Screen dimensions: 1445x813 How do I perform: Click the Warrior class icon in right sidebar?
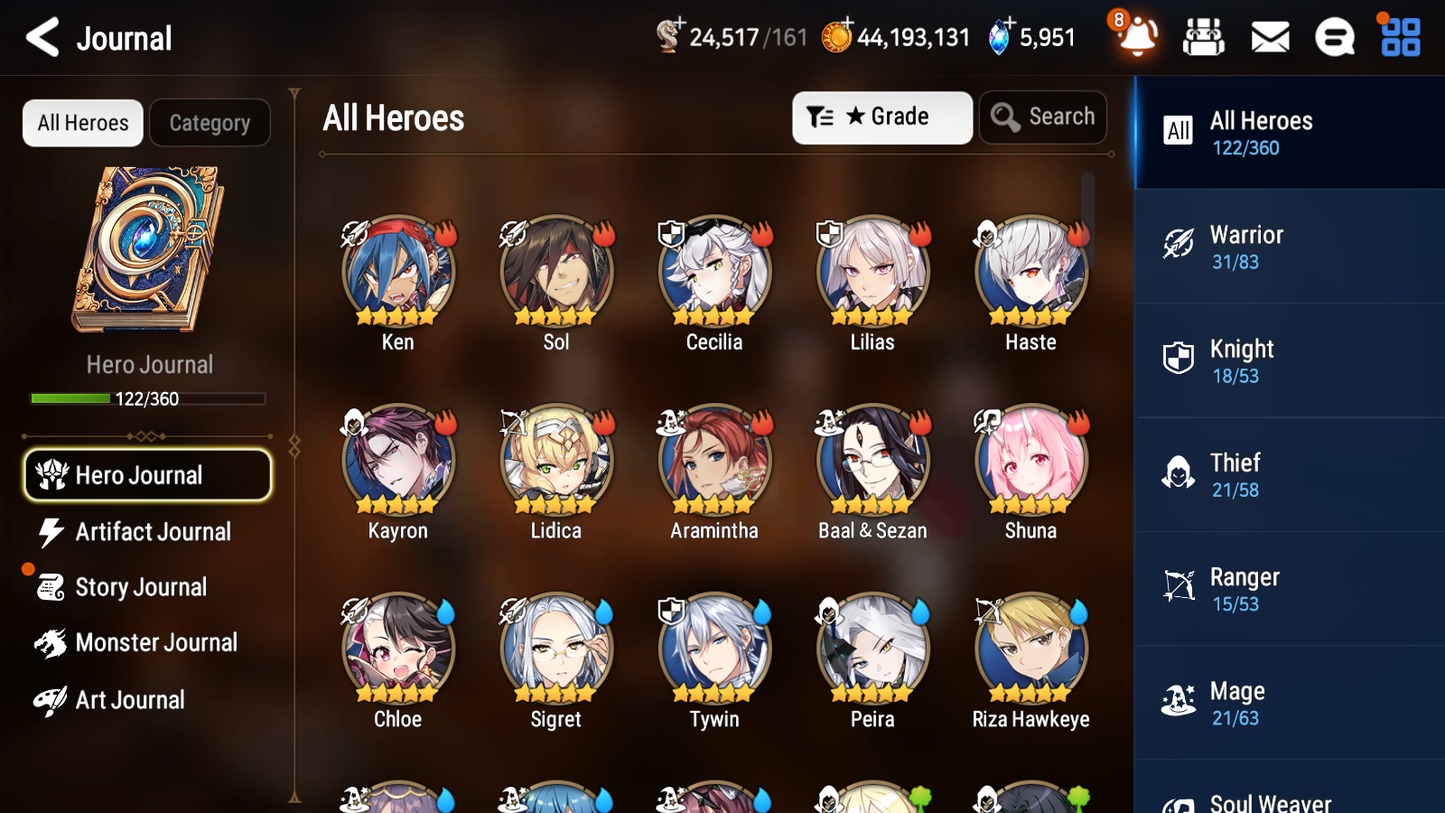point(1178,245)
